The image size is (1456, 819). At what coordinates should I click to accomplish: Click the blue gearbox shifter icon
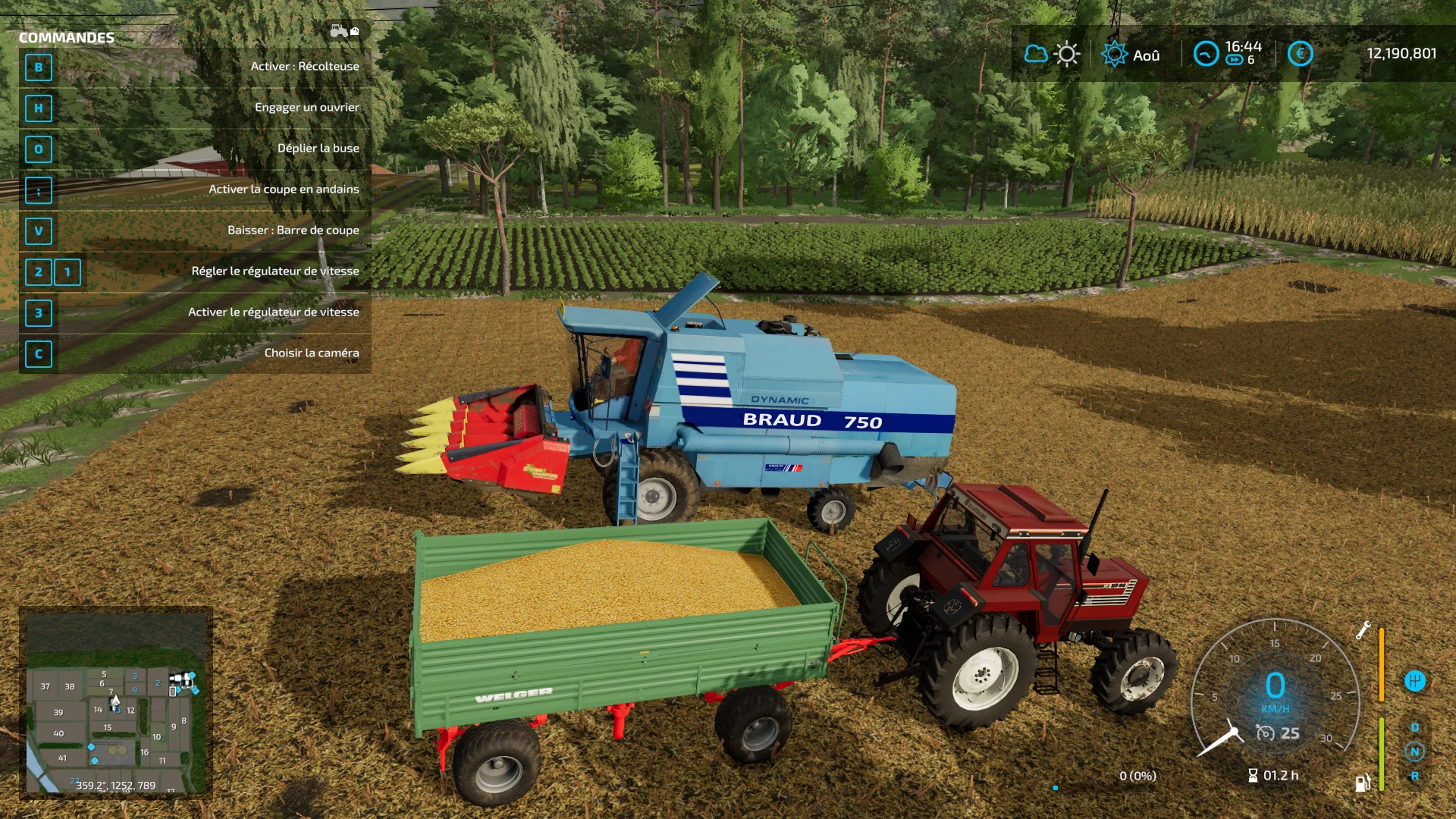point(1414,681)
